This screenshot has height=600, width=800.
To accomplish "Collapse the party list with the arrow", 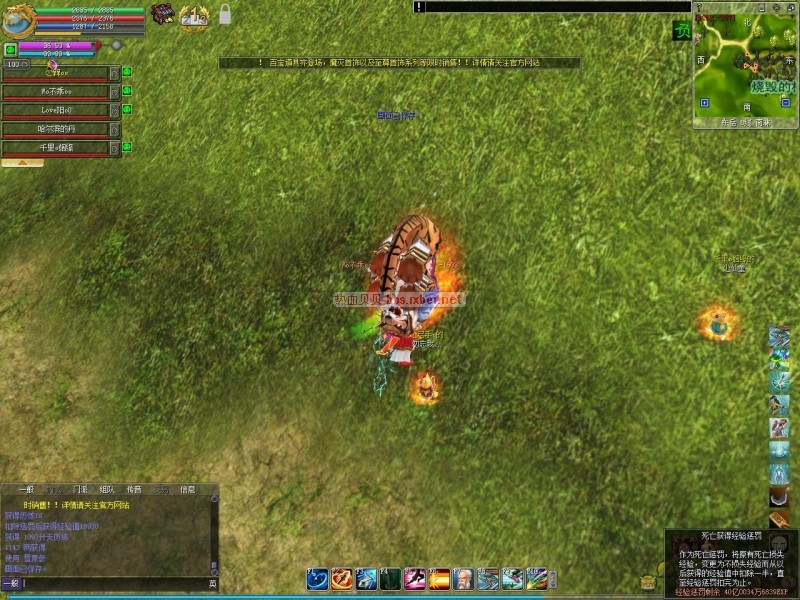I will click(x=22, y=162).
